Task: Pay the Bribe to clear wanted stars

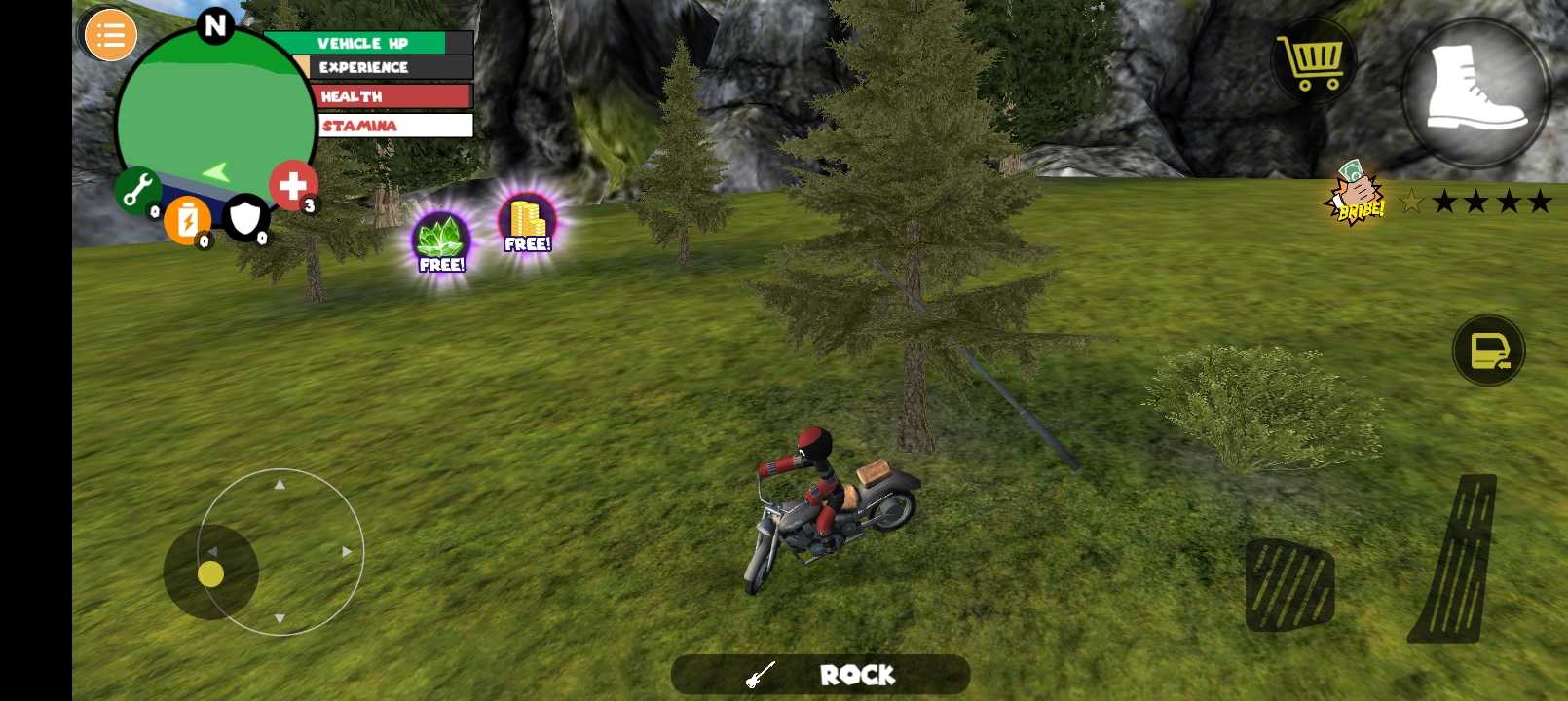Action: 1355,194
